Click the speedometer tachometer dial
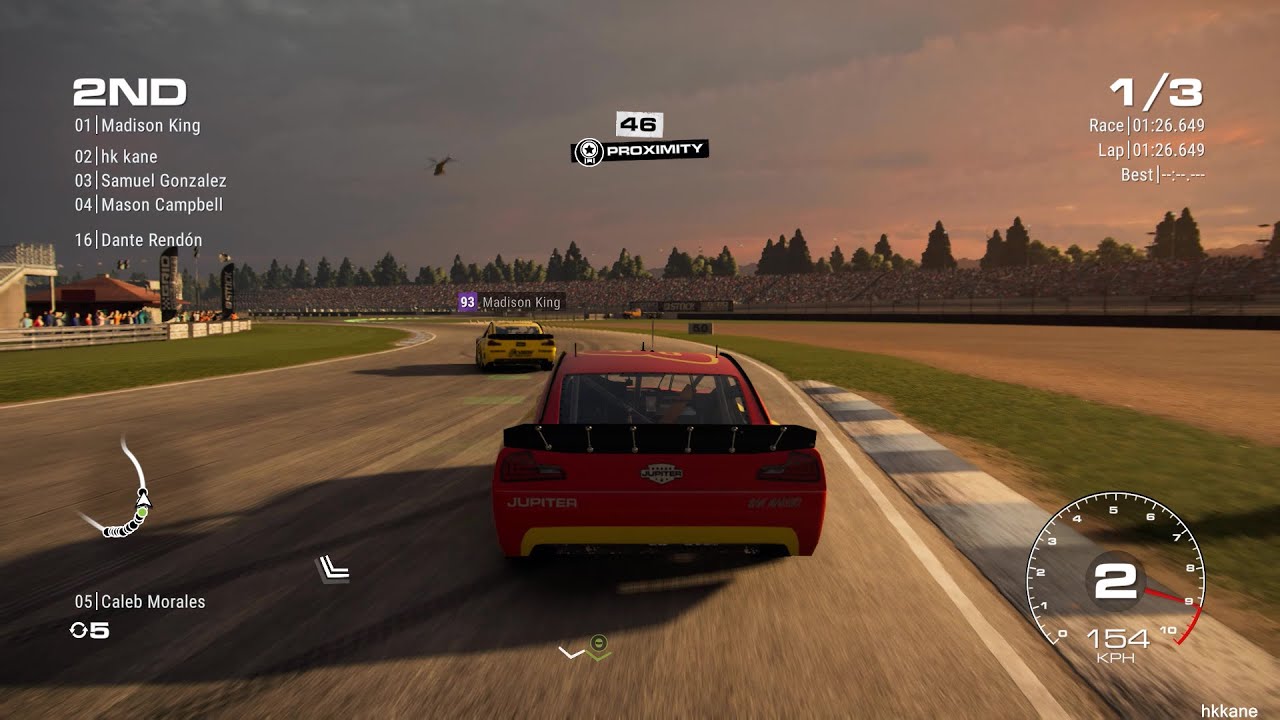1280x720 pixels. (x=1115, y=580)
